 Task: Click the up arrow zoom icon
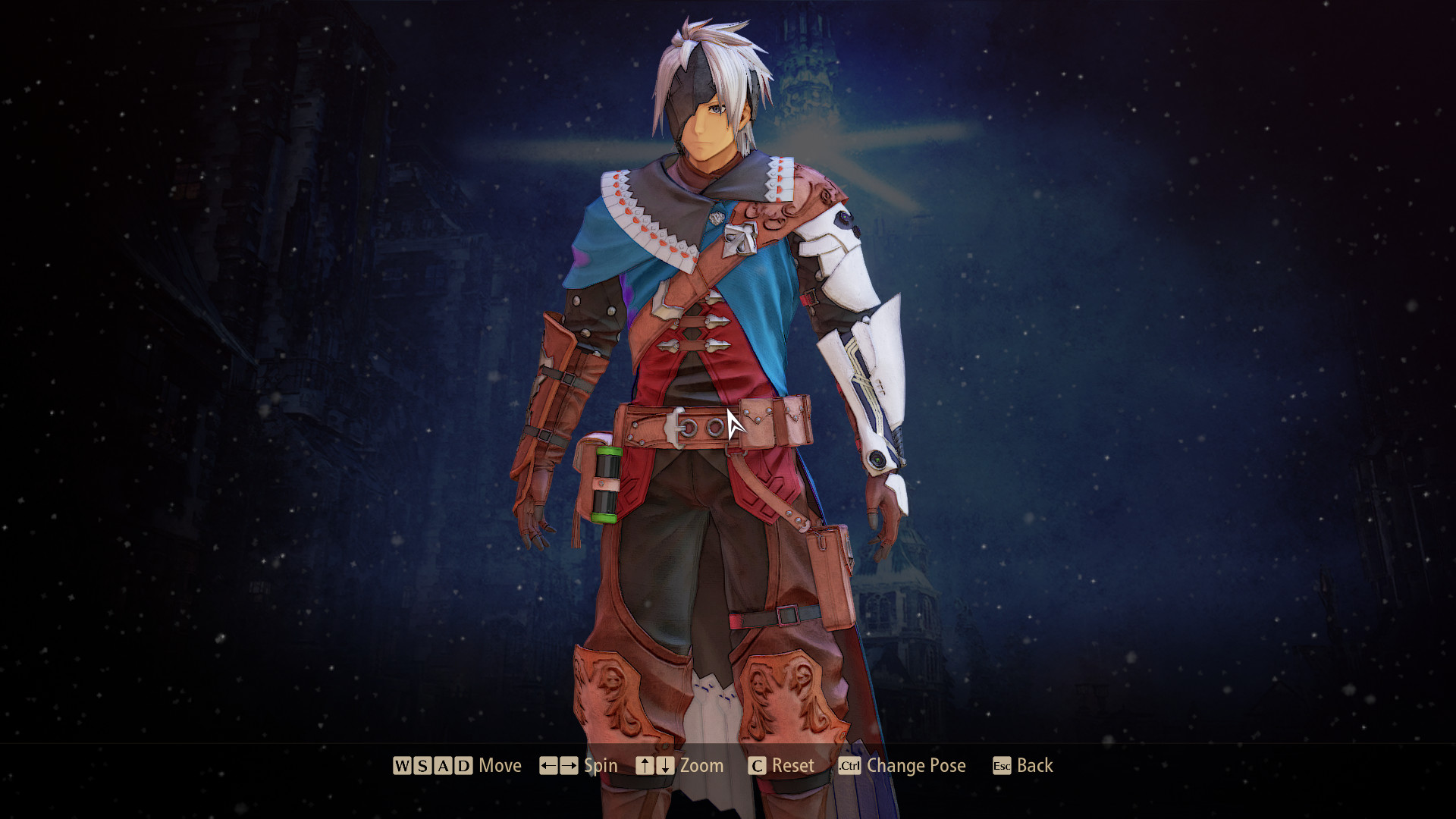pos(645,766)
